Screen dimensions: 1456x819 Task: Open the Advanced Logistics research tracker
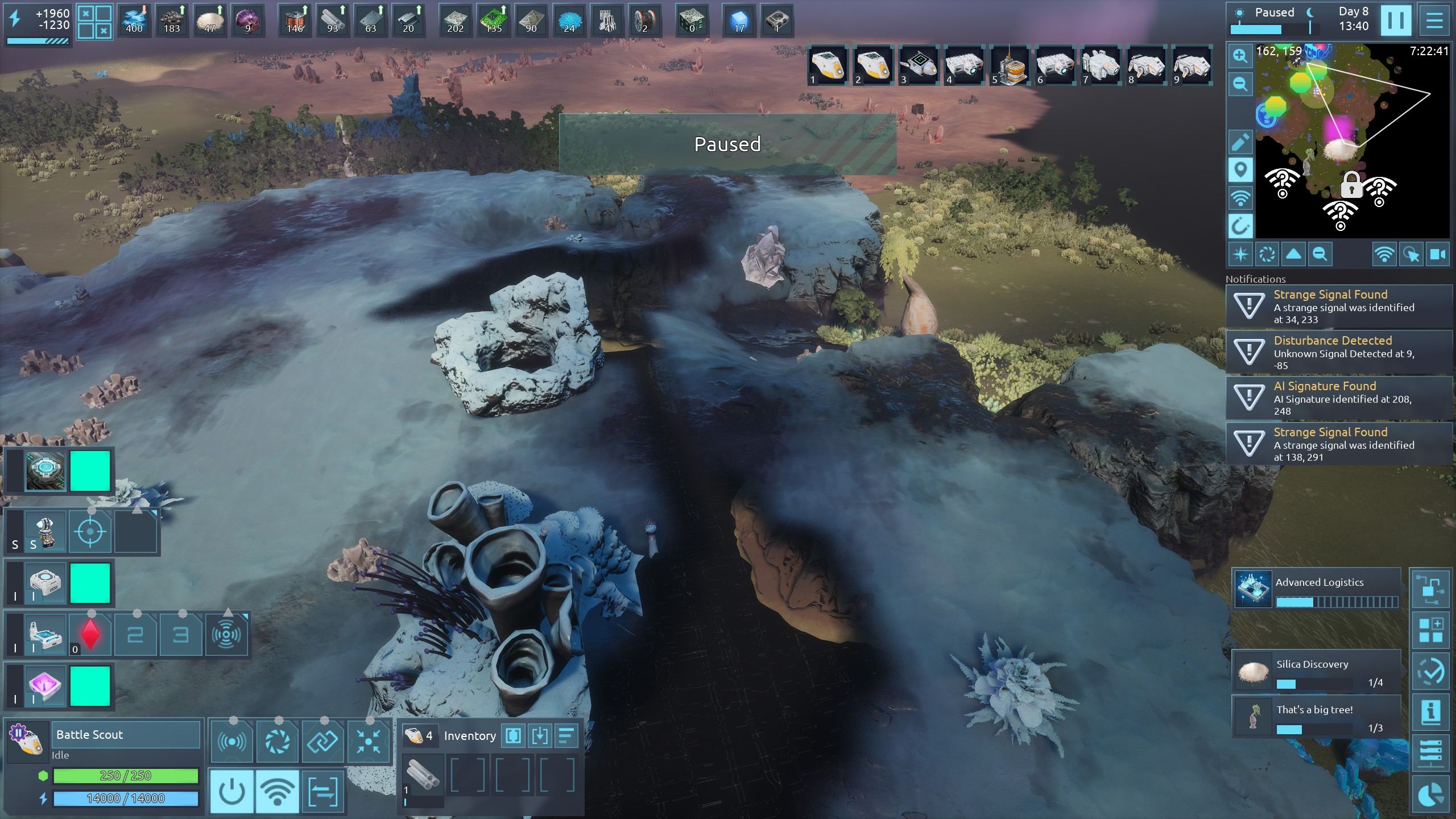click(x=1316, y=589)
